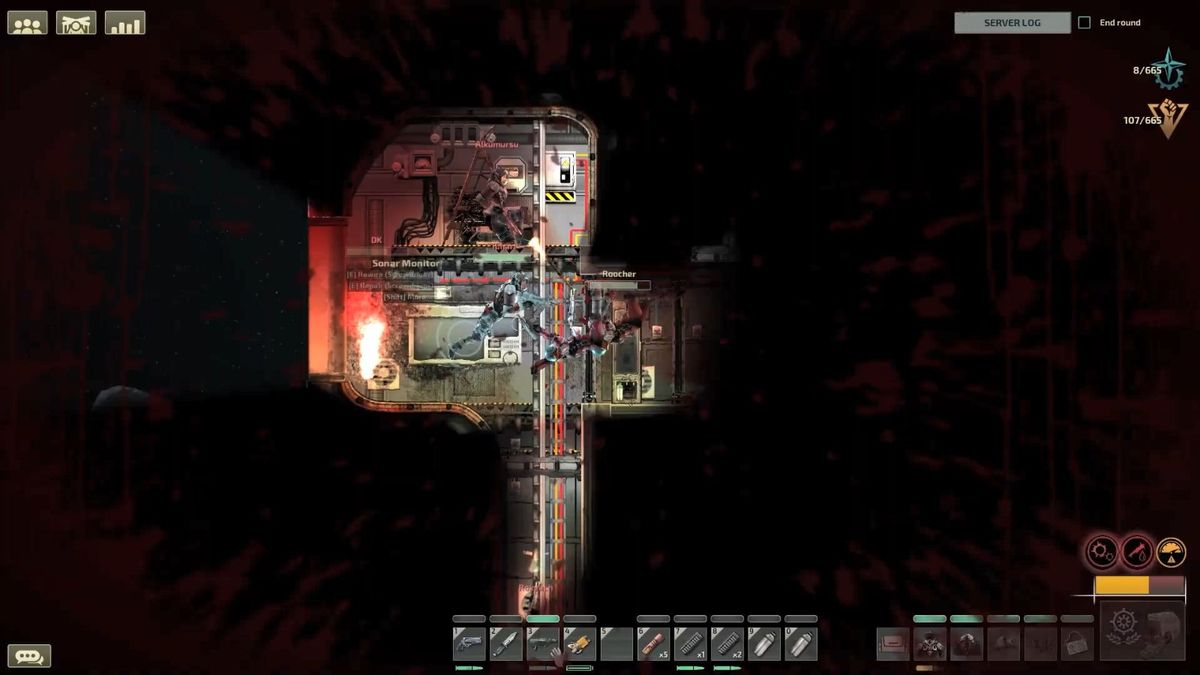Open the chat box speech bubble
The image size is (1200, 675).
[x=29, y=656]
